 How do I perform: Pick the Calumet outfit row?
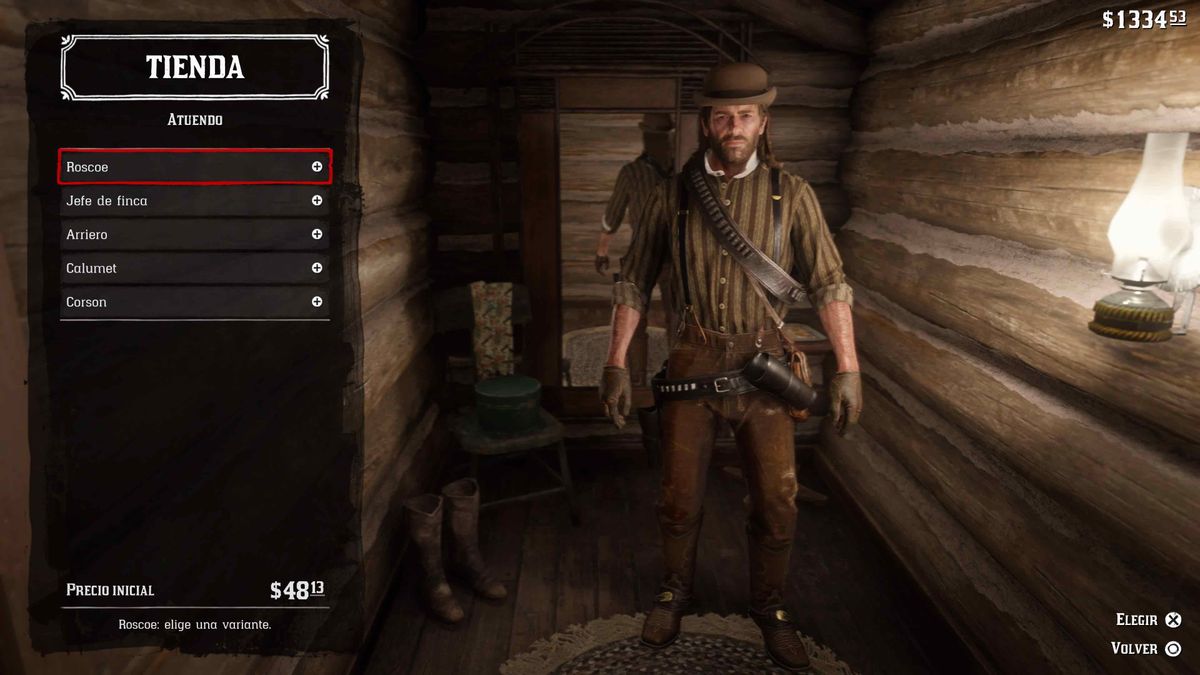coord(194,268)
